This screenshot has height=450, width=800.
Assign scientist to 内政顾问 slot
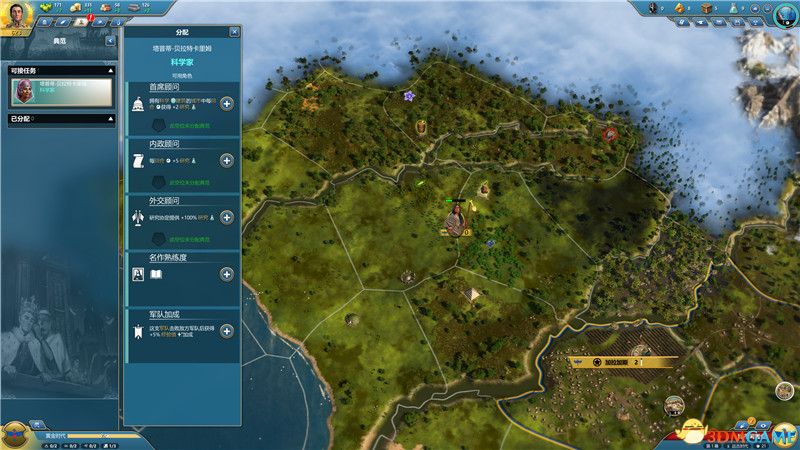(227, 160)
